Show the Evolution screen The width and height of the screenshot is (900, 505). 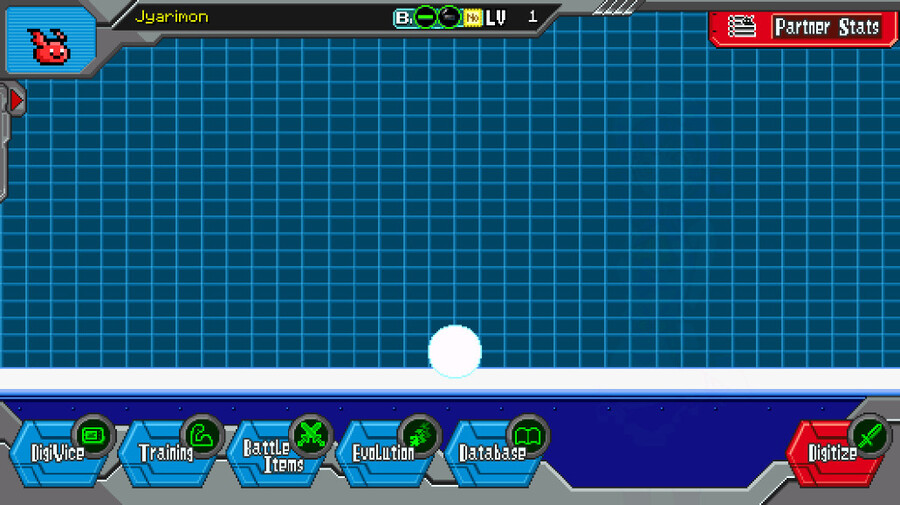pos(385,453)
